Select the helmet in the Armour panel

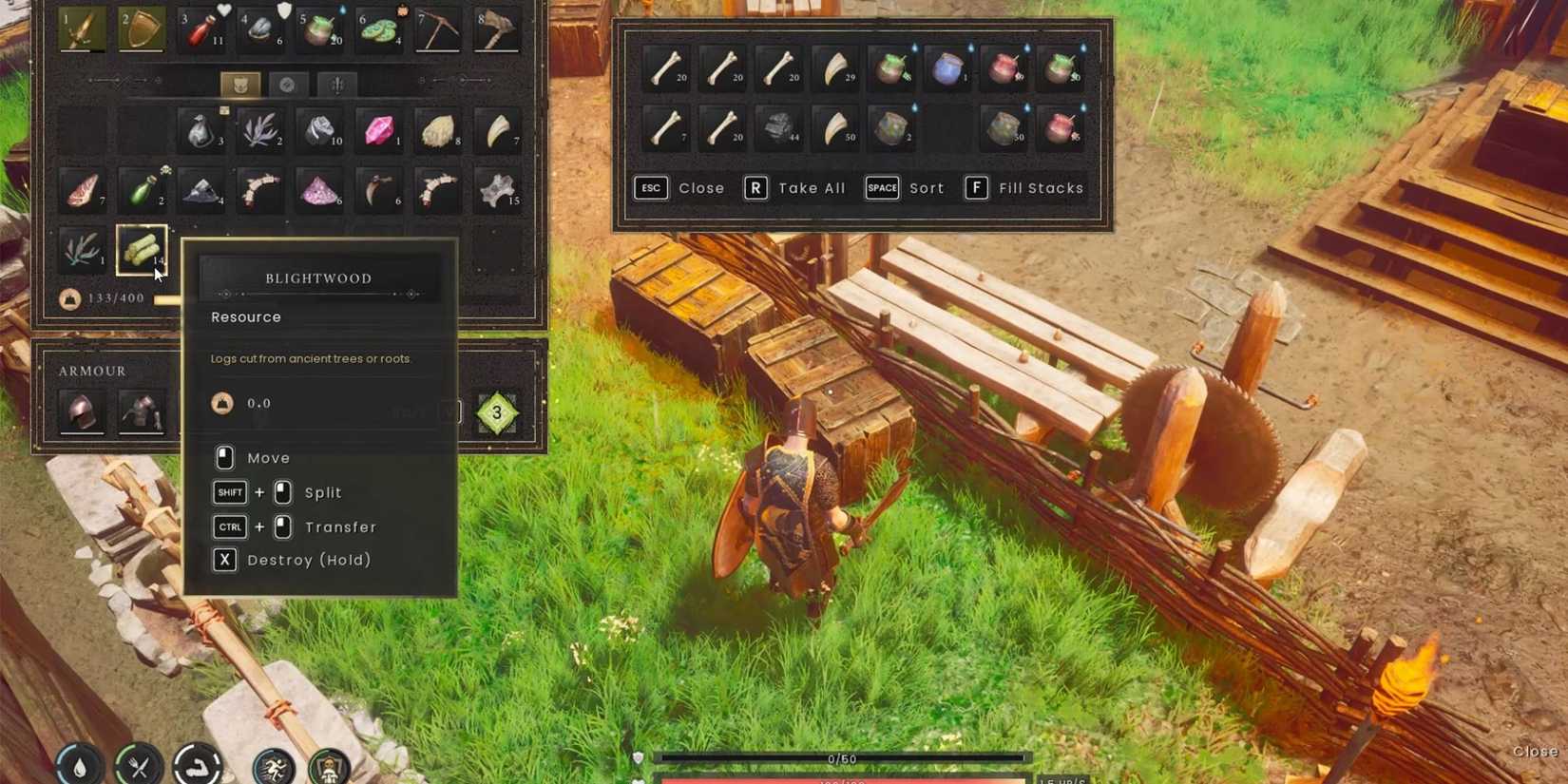pyautogui.click(x=82, y=411)
